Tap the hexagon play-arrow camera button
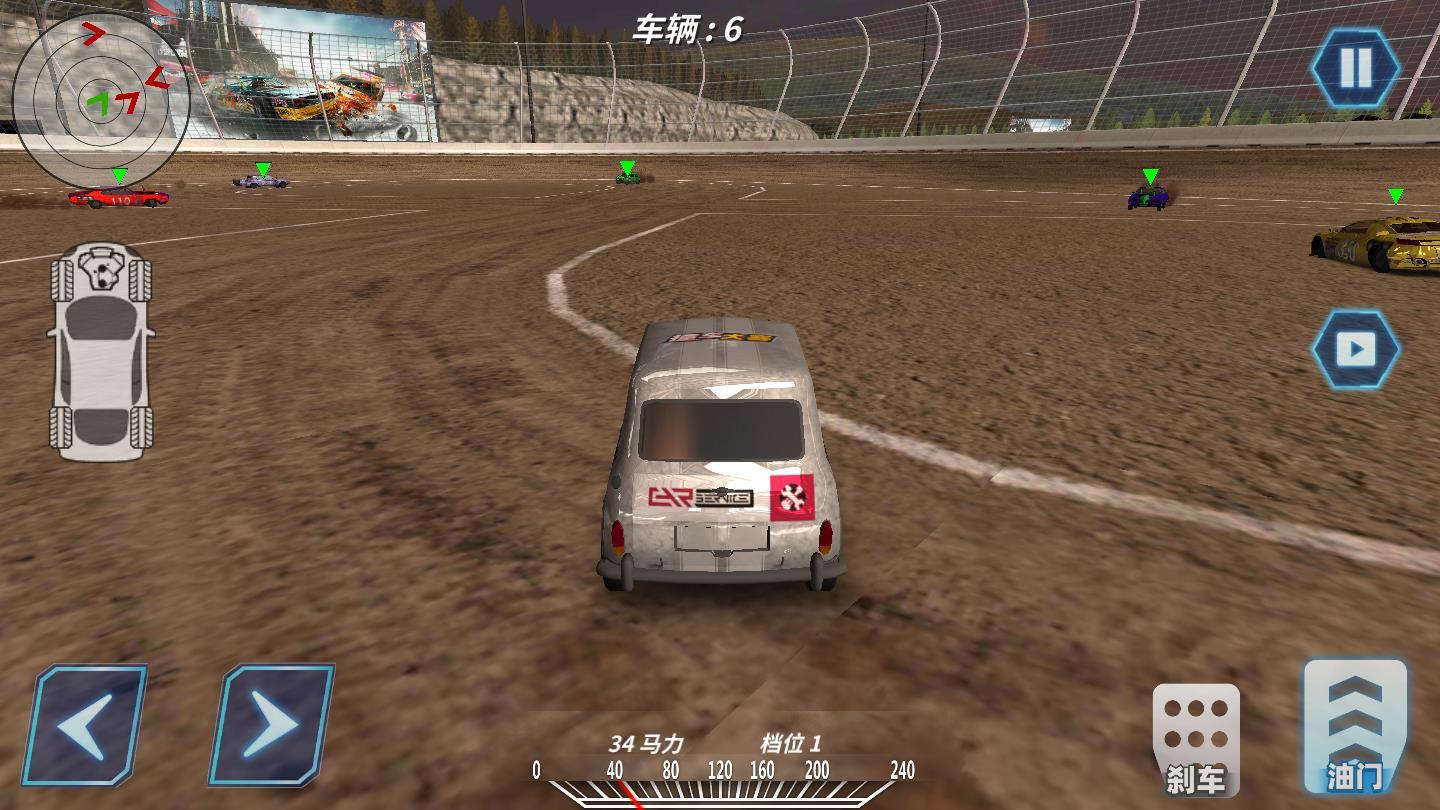The height and width of the screenshot is (810, 1440). point(1355,349)
